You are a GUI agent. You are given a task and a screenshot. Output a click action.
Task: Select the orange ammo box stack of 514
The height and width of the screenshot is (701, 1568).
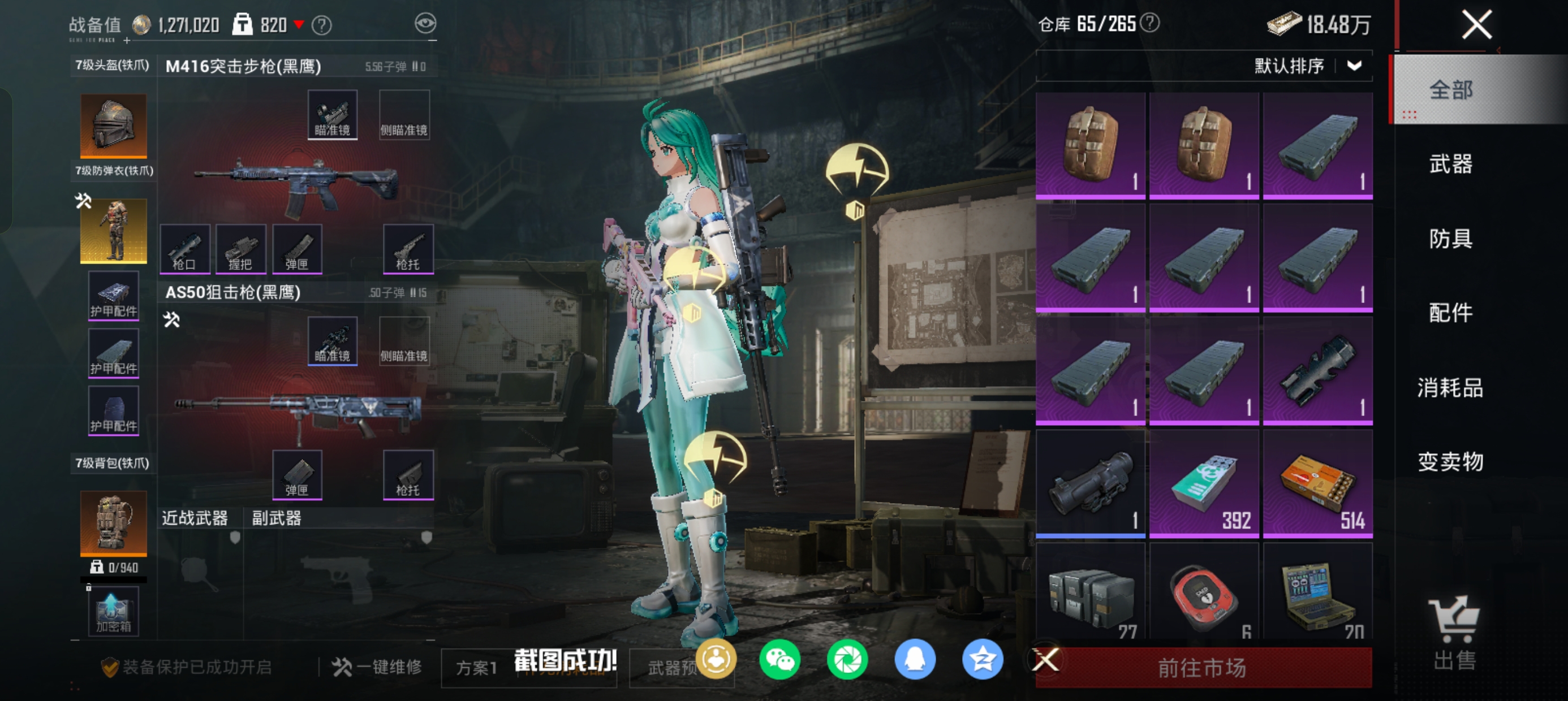[x=1317, y=484]
